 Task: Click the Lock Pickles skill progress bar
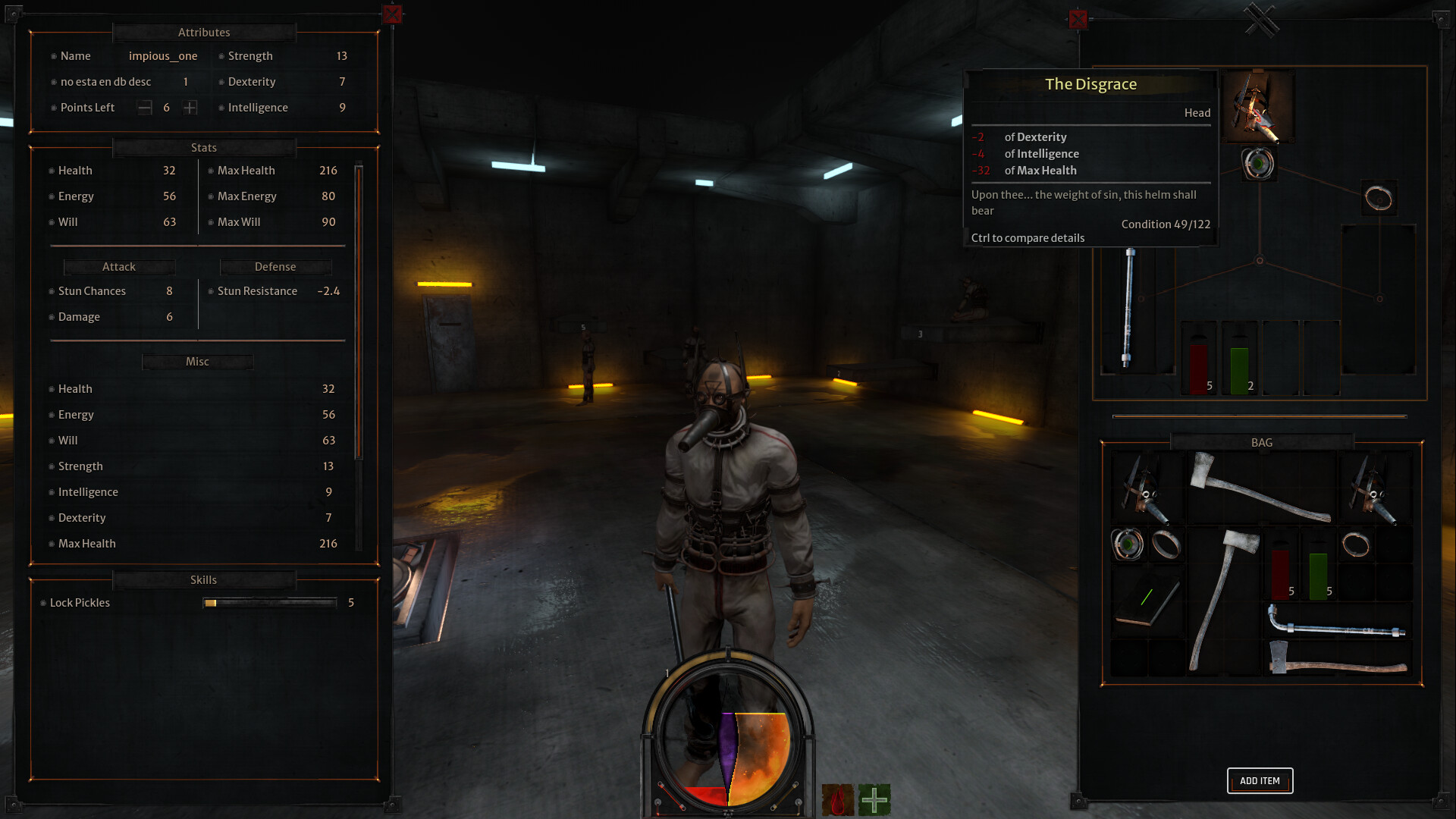(269, 602)
